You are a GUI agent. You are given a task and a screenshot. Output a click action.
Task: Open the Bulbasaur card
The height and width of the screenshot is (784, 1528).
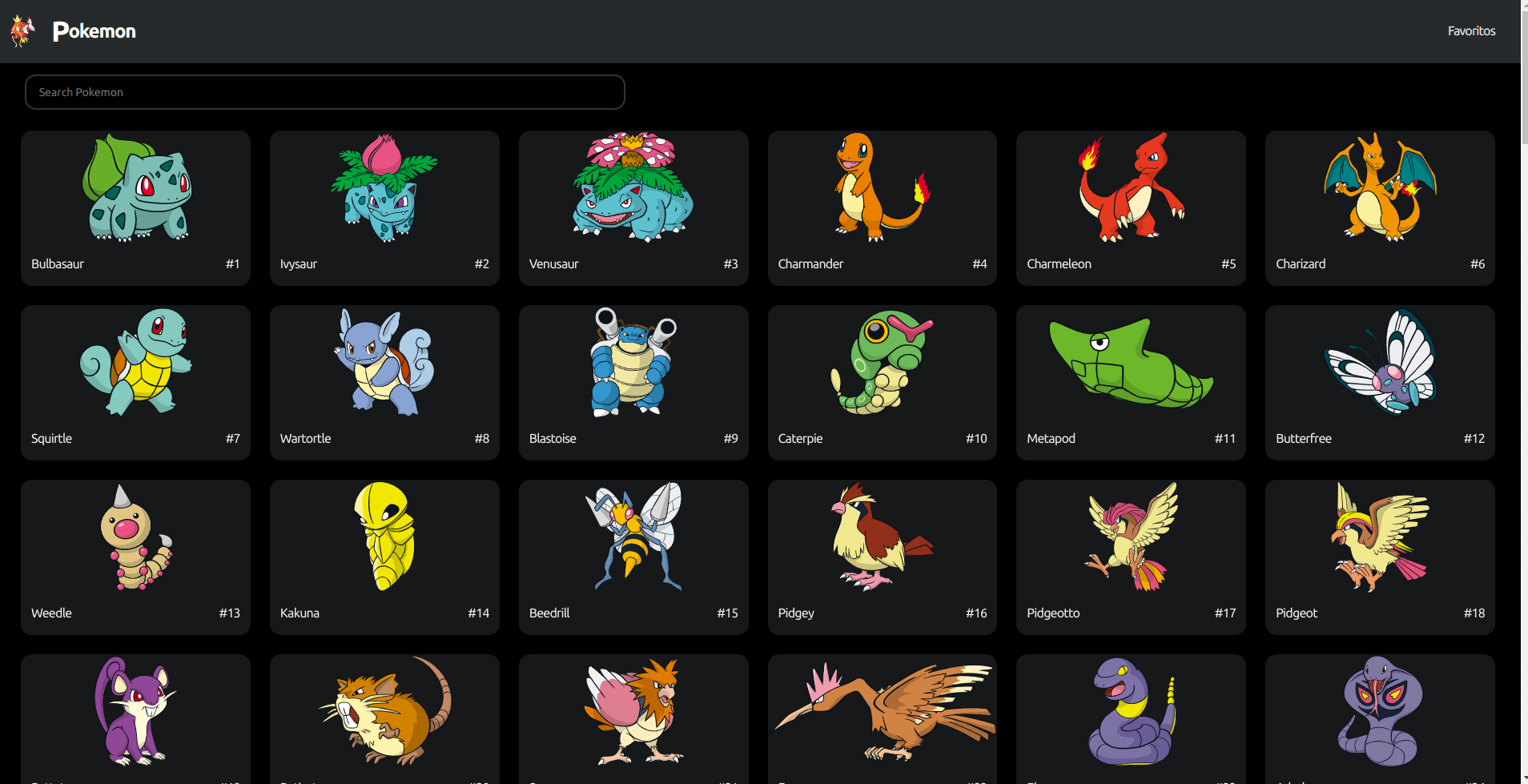[135, 207]
